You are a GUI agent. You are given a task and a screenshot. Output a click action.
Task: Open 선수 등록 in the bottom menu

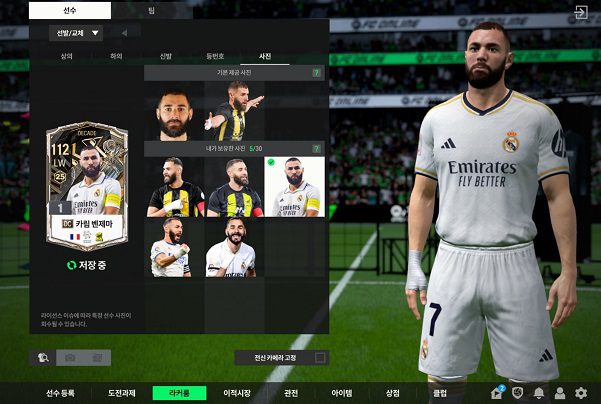(60, 393)
